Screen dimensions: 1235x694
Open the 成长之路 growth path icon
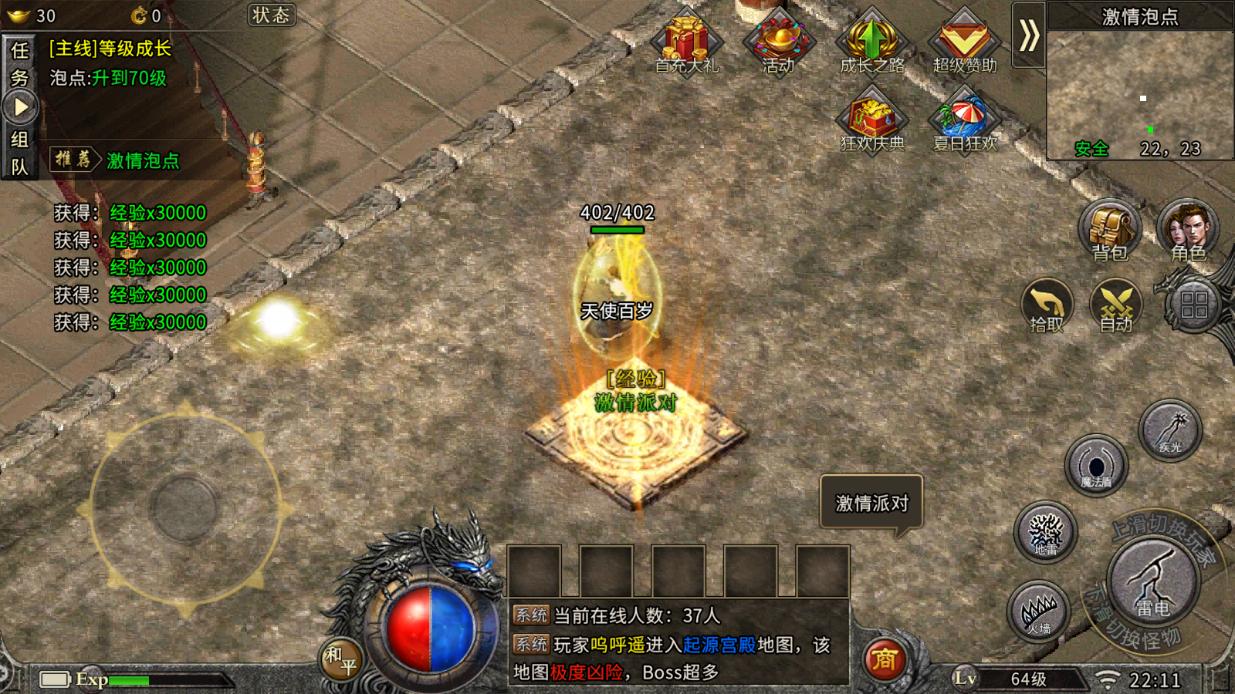[871, 42]
